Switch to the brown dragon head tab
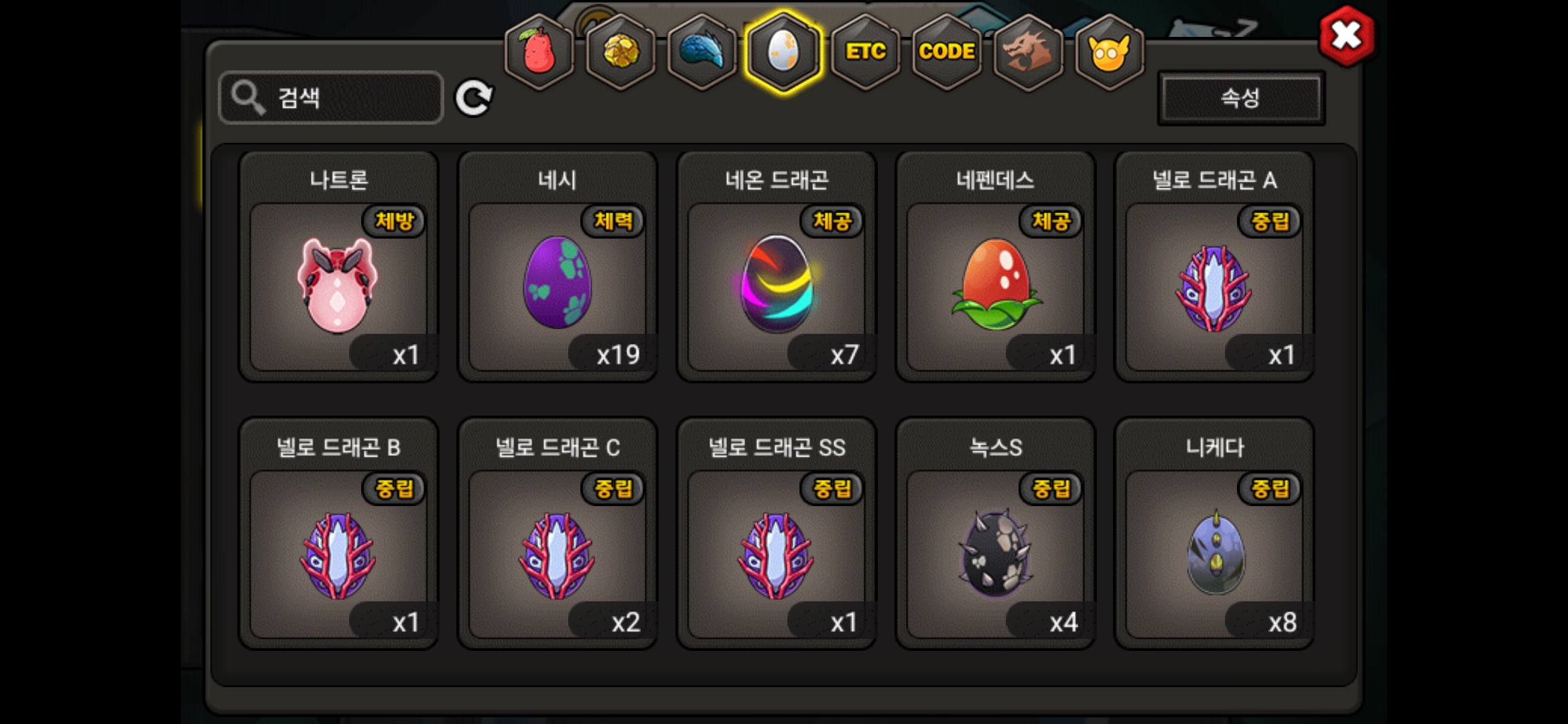1568x724 pixels. pos(1028,52)
